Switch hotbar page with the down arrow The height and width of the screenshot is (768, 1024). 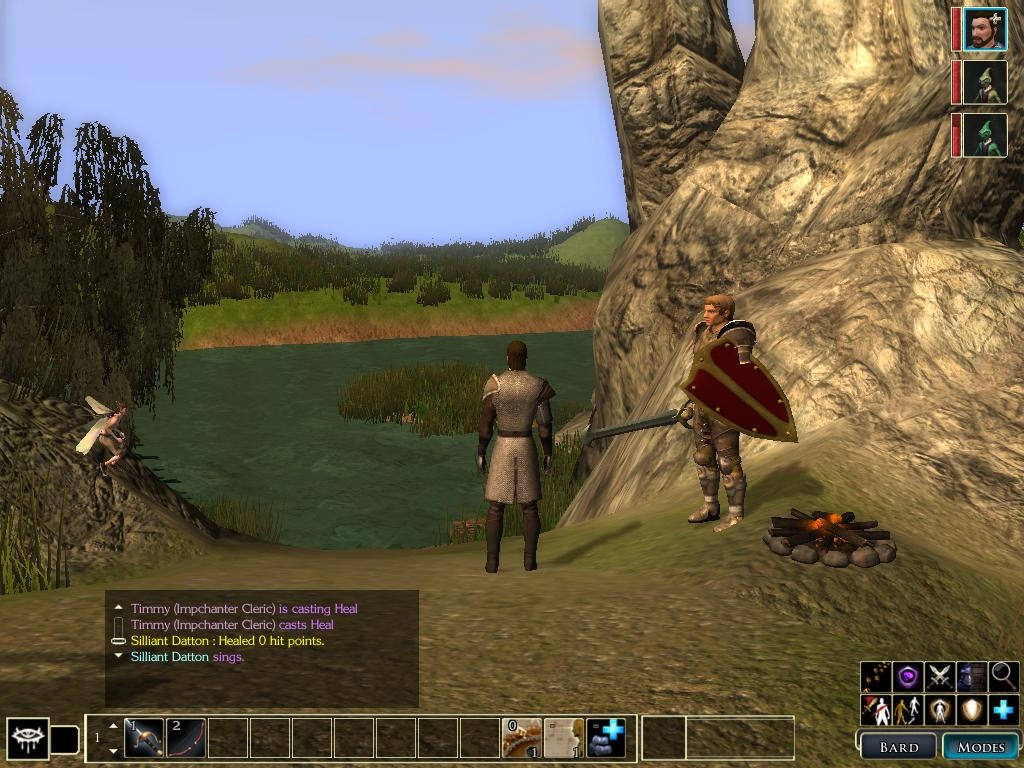click(x=112, y=751)
